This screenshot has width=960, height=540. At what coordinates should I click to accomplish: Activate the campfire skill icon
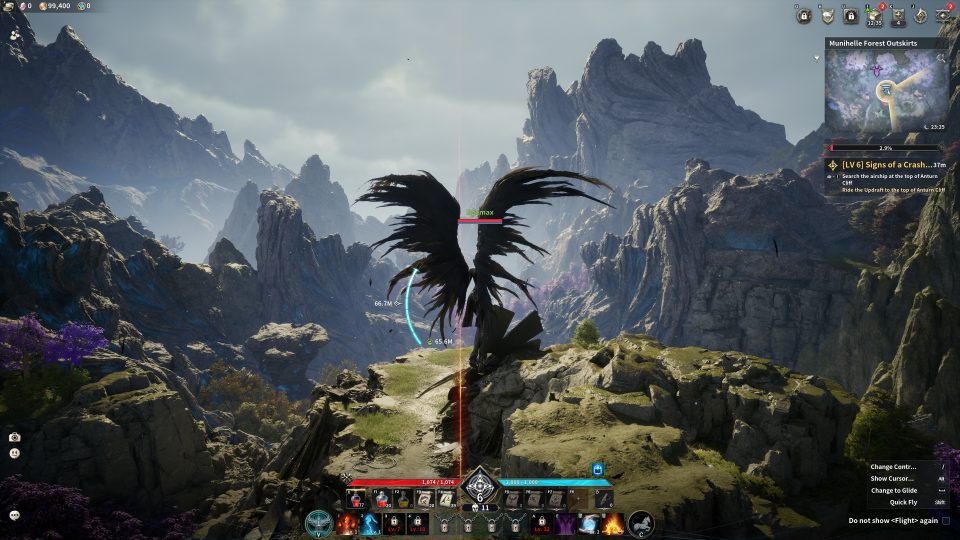[612, 523]
